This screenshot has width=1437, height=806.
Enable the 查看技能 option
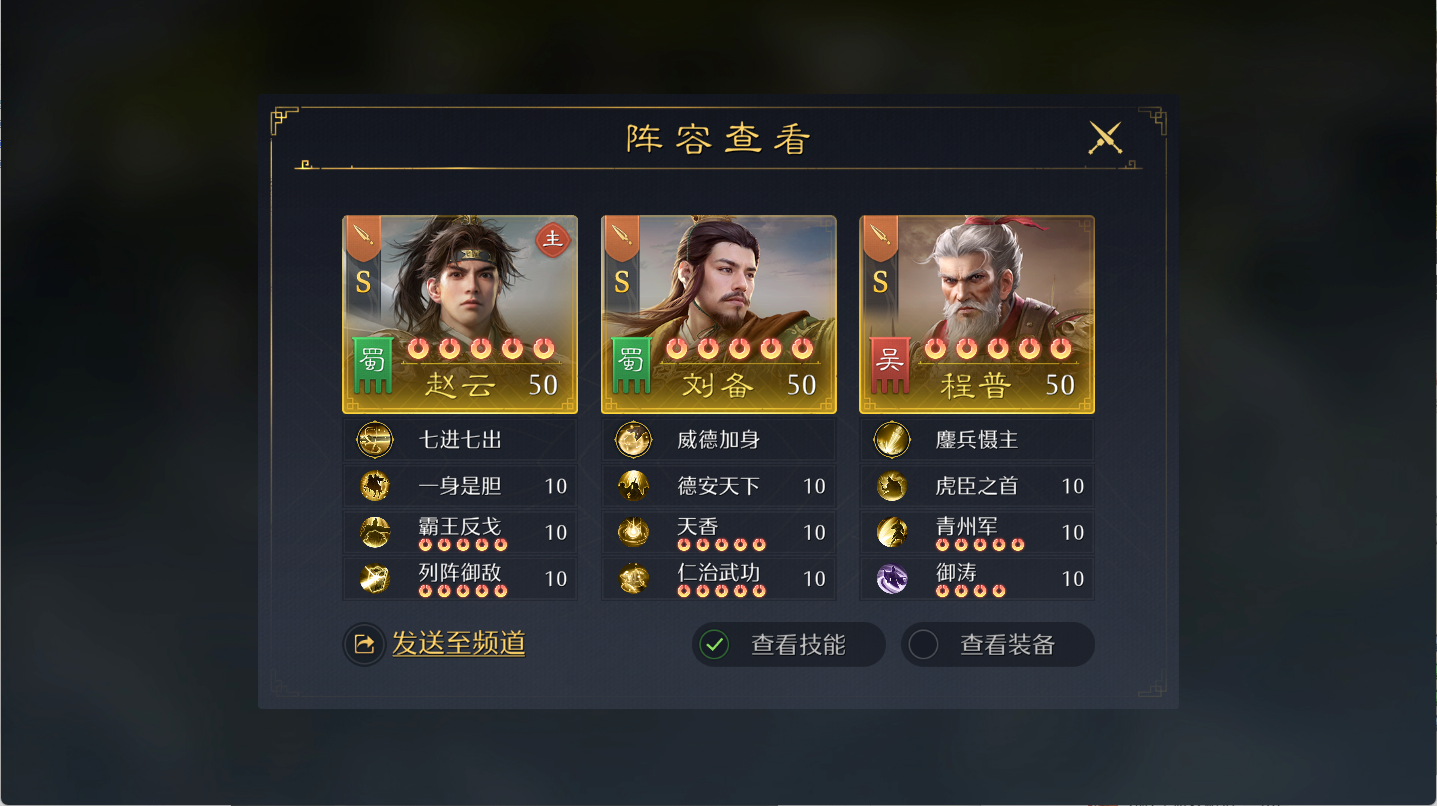click(788, 644)
